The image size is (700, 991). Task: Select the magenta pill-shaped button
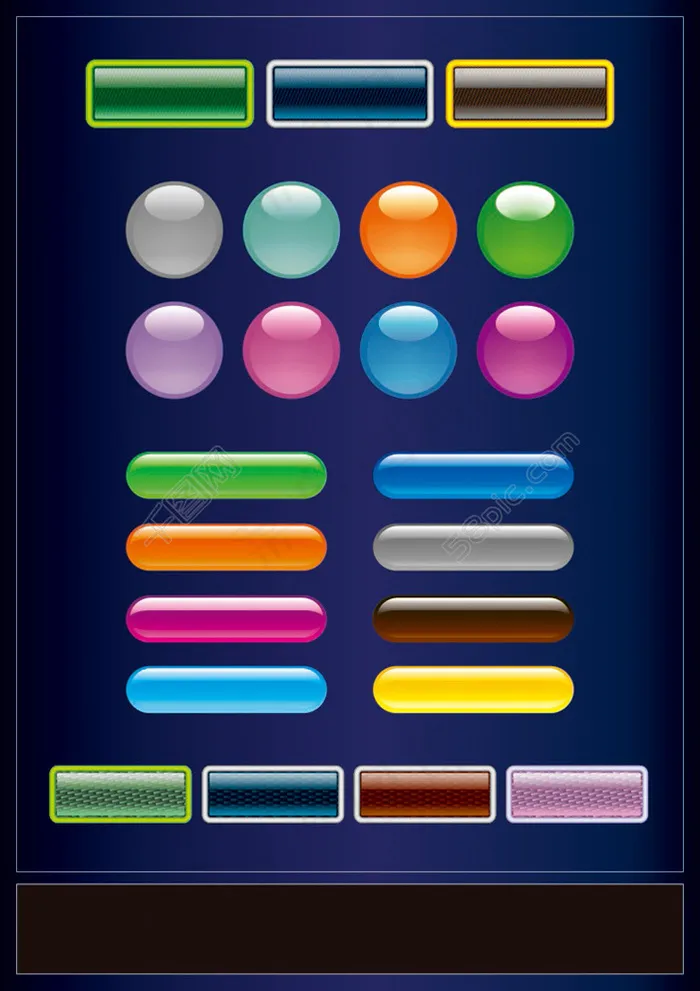(226, 619)
